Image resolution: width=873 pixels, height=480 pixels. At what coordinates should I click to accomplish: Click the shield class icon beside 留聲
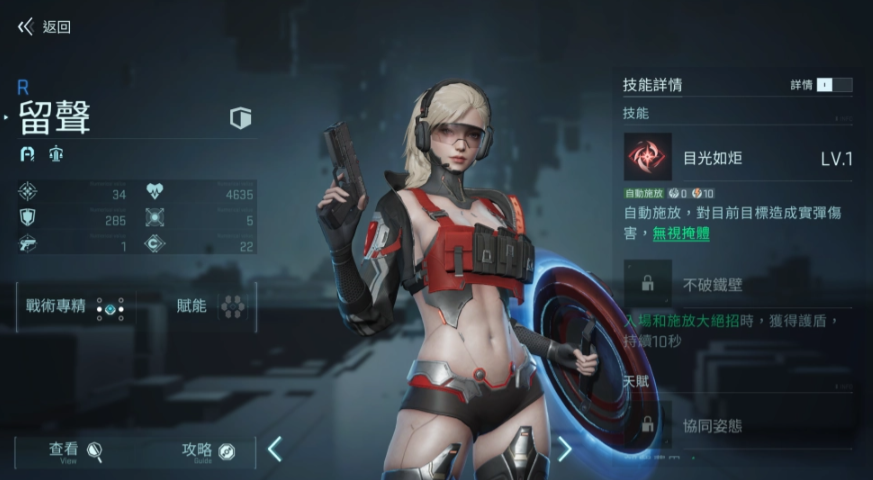[x=240, y=119]
